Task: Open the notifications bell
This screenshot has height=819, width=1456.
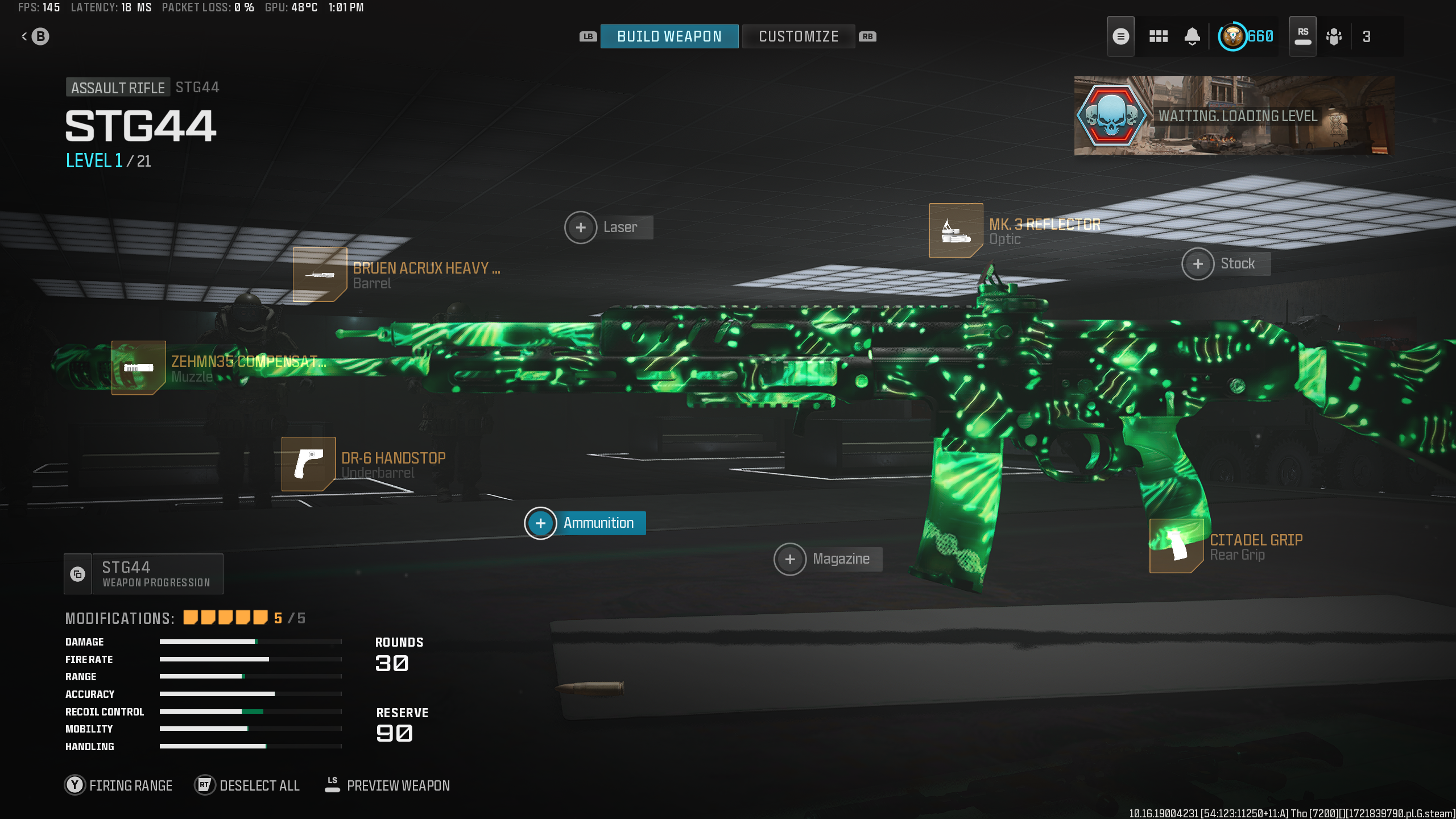Action: pyautogui.click(x=1192, y=36)
